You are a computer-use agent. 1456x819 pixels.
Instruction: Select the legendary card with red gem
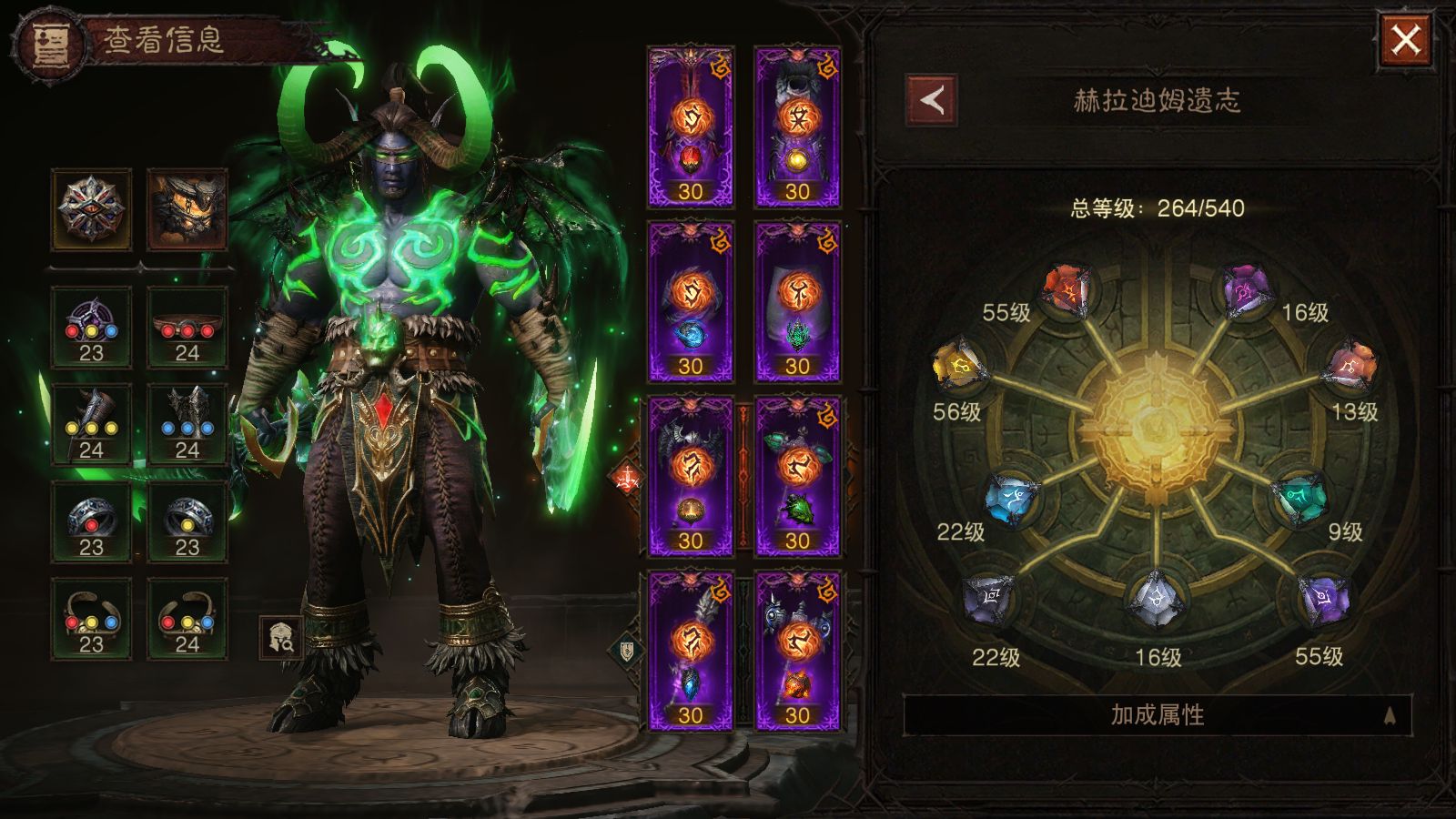click(690, 127)
